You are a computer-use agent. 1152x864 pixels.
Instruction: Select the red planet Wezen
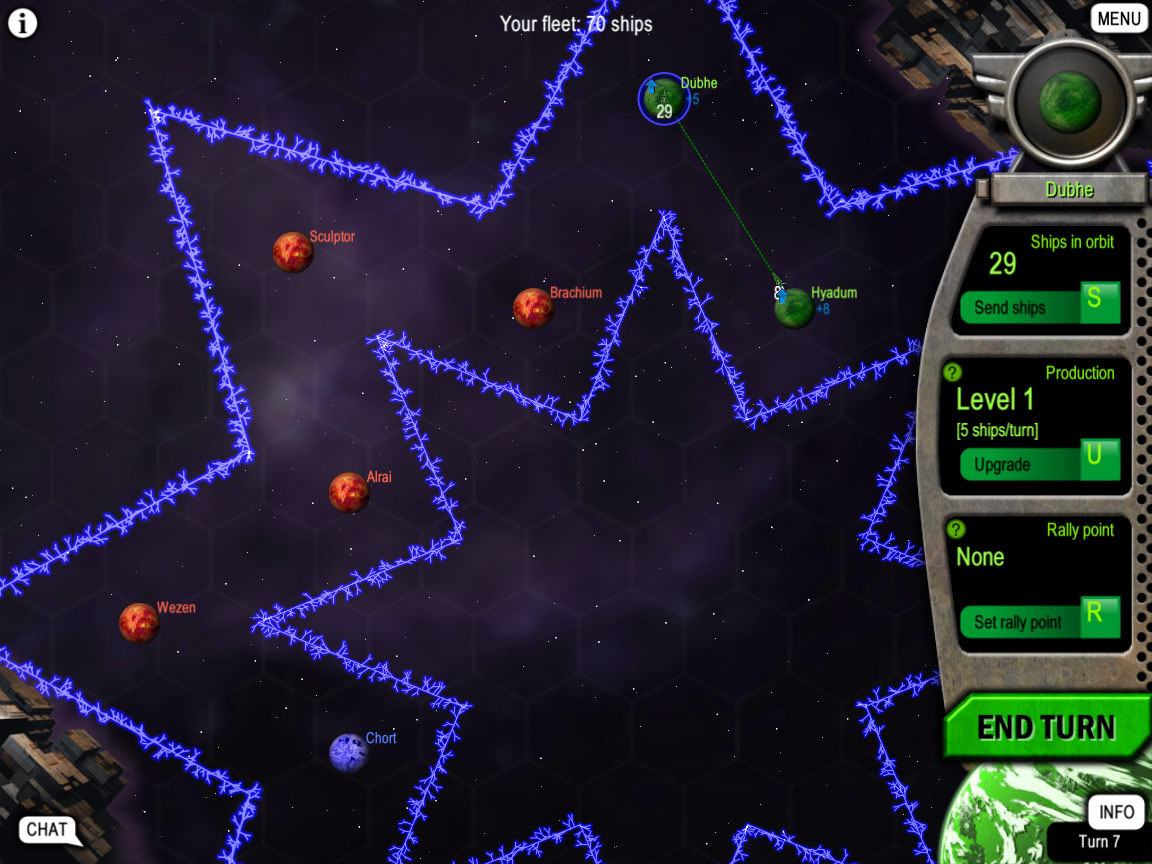click(x=139, y=622)
